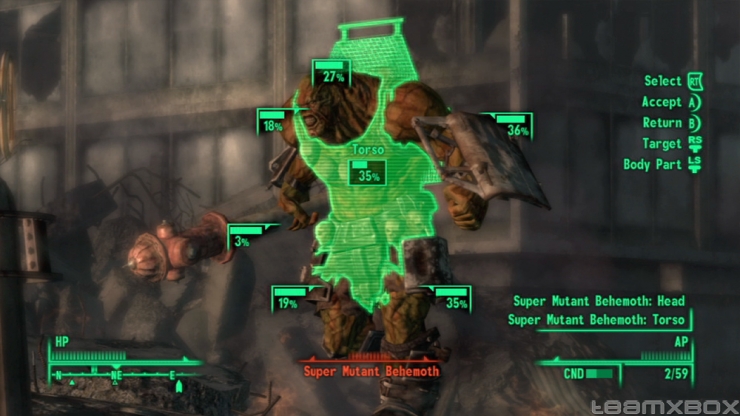Viewport: 740px width, 416px height.
Task: Select queued action Super Mutant Behemoth: Head
Action: click(x=599, y=300)
